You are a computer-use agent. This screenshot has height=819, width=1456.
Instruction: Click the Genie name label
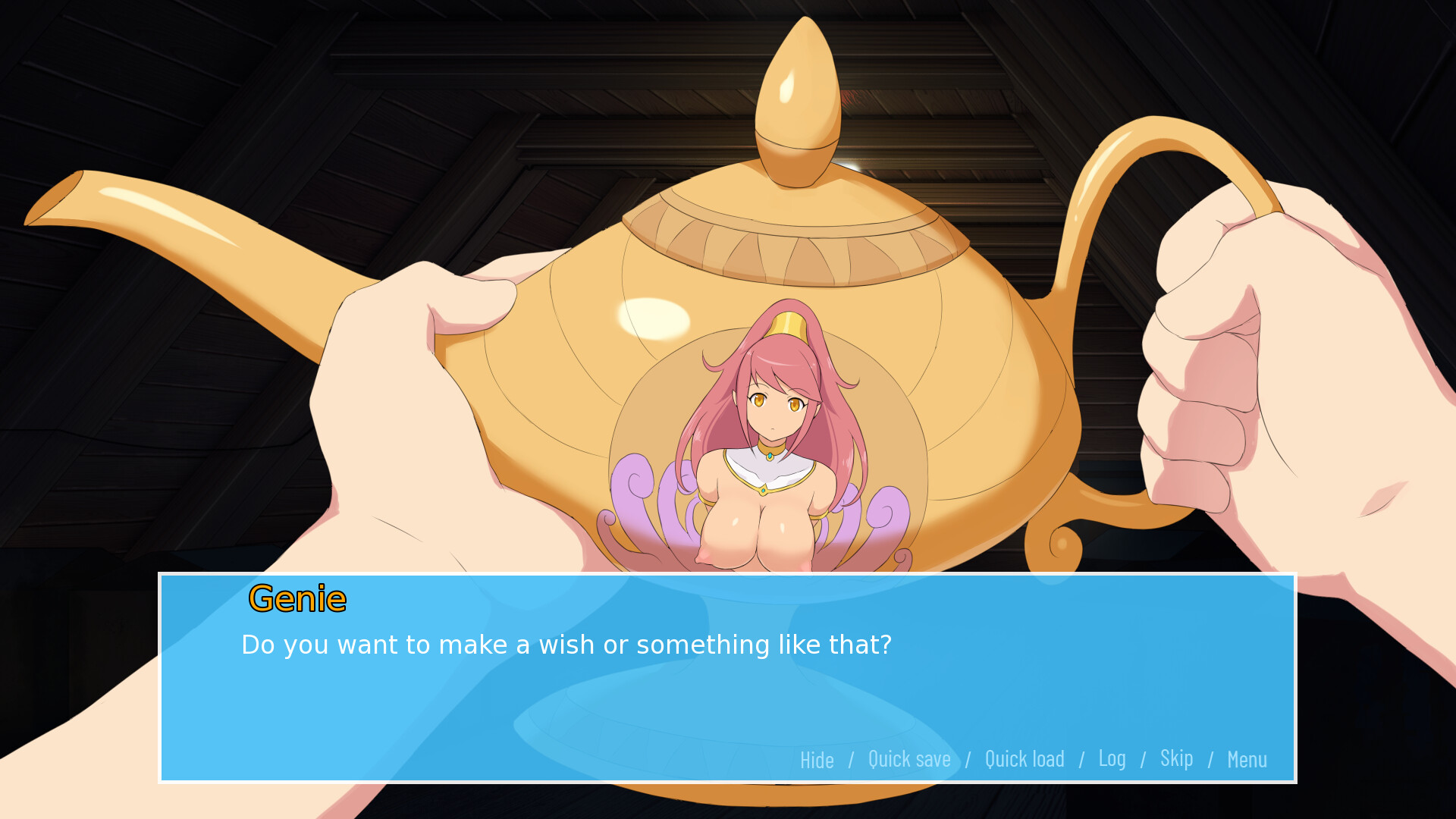click(298, 598)
